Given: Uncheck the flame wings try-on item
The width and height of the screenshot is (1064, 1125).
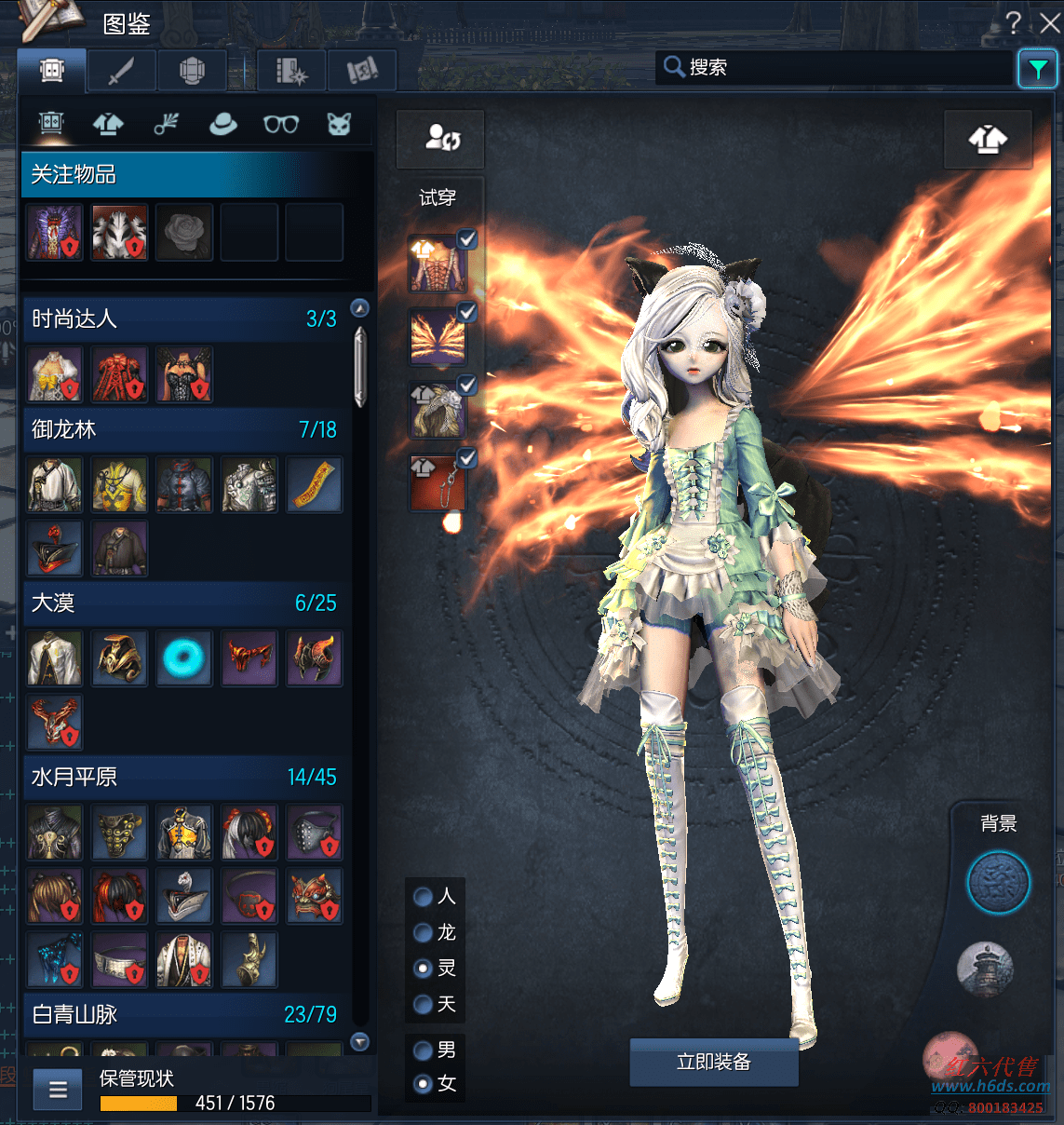Looking at the screenshot, I should 467,312.
